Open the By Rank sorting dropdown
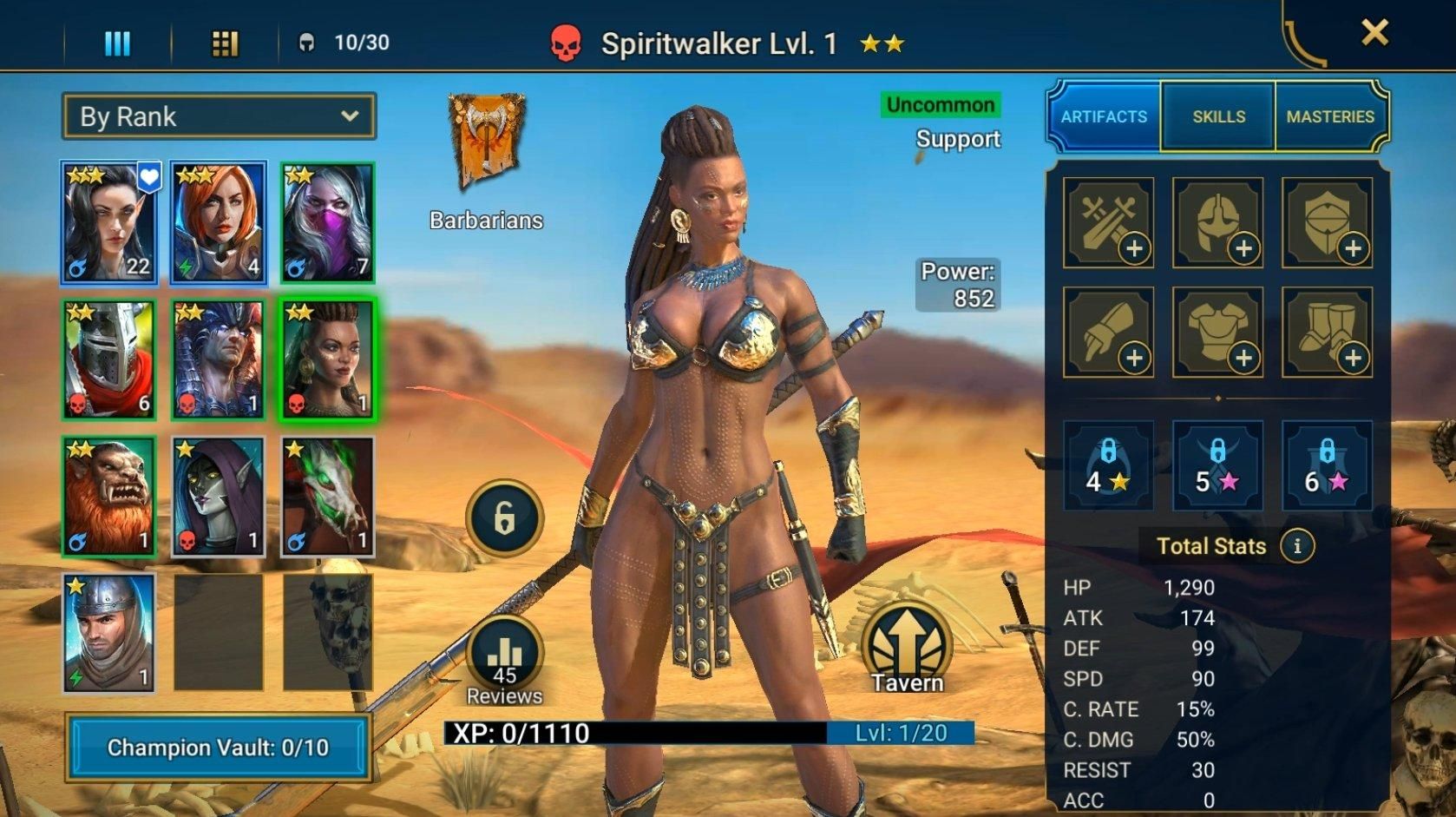Viewport: 1456px width, 817px height. (x=217, y=115)
